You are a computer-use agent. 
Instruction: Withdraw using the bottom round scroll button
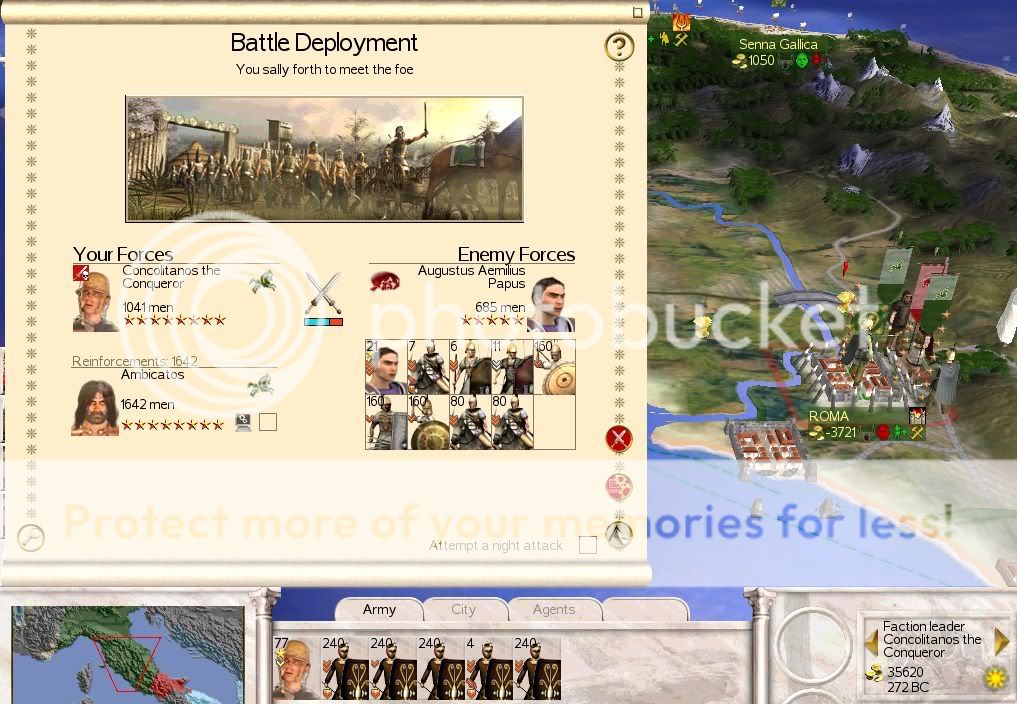[x=619, y=535]
